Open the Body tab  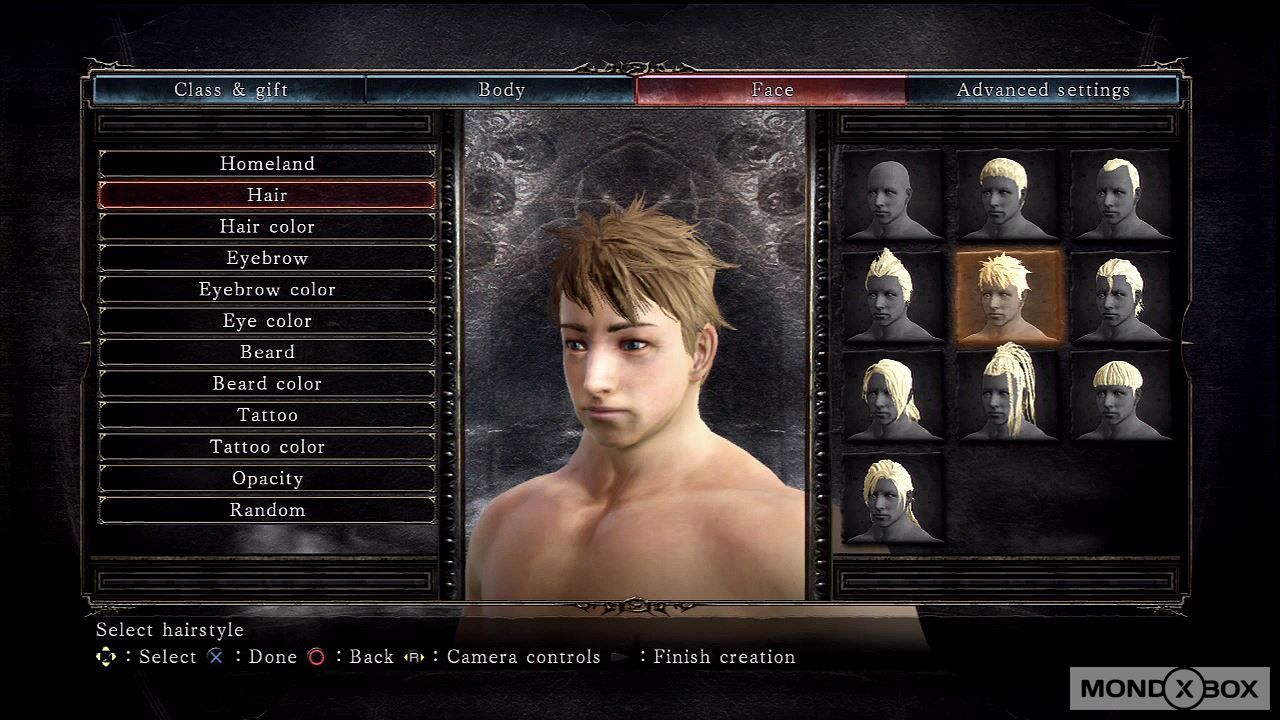coord(501,90)
